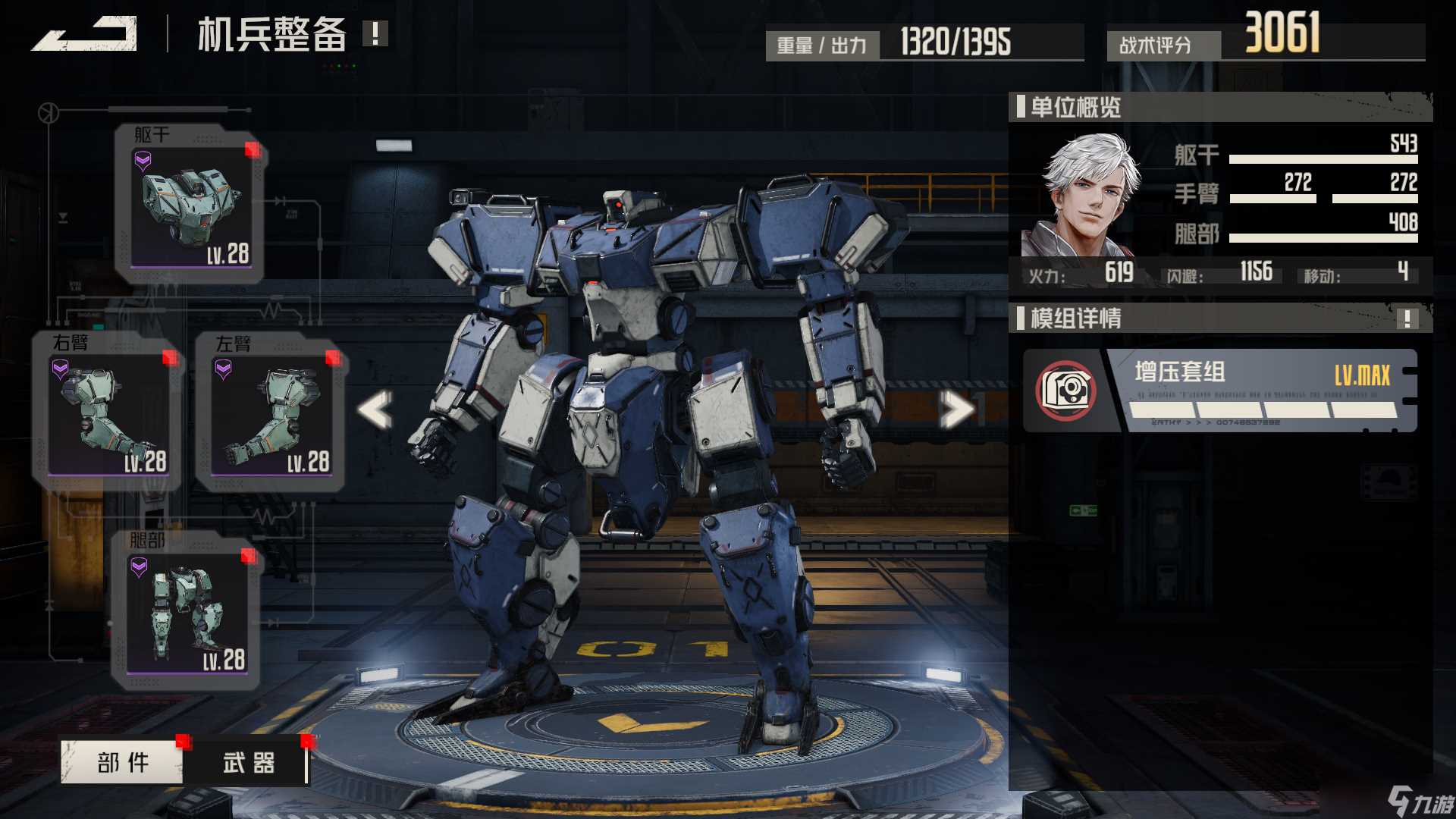This screenshot has height=819, width=1456.
Task: View module details info icon
Action: point(1407,318)
